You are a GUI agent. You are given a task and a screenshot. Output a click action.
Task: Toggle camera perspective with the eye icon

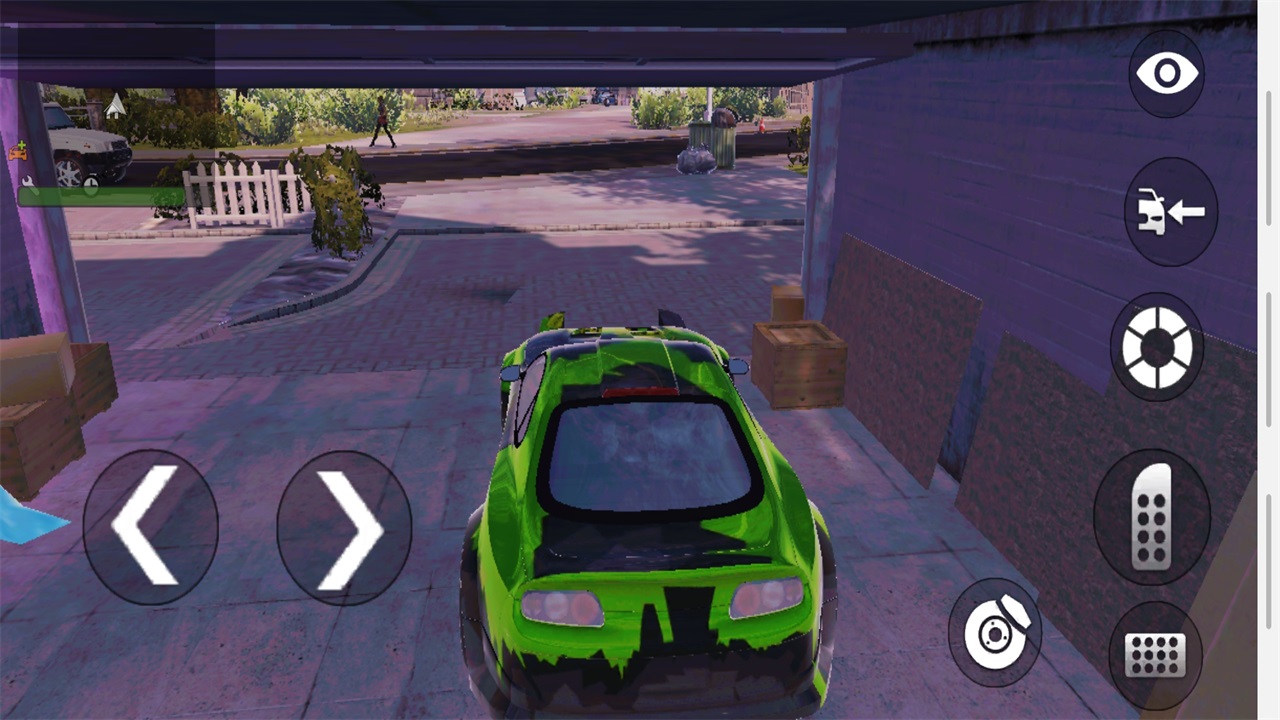[1167, 73]
